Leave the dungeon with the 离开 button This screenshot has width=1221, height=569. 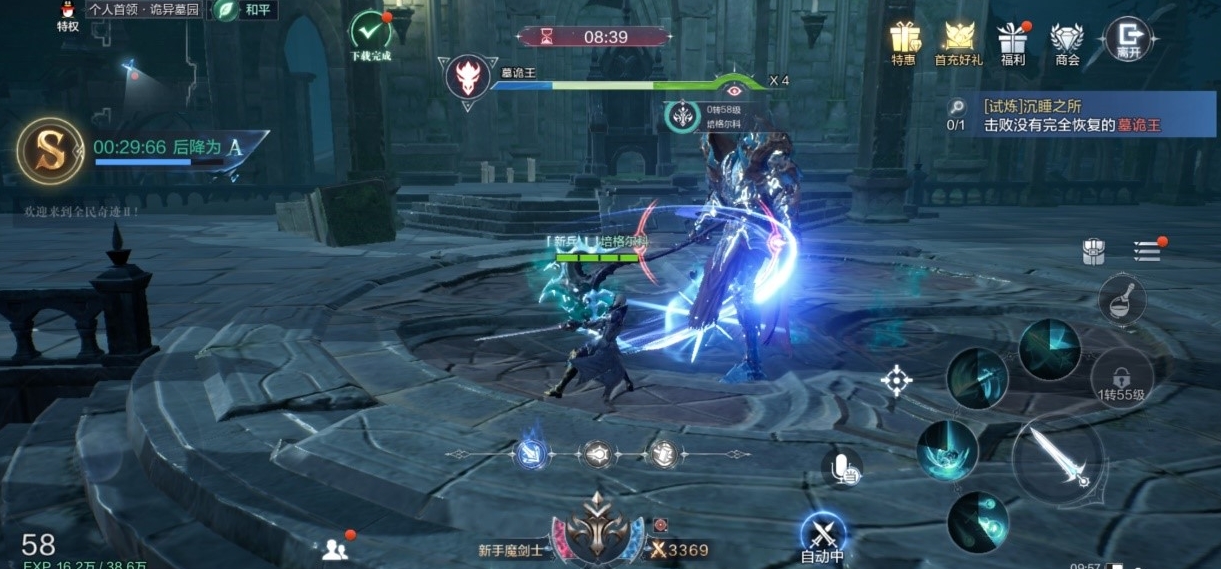point(1127,39)
